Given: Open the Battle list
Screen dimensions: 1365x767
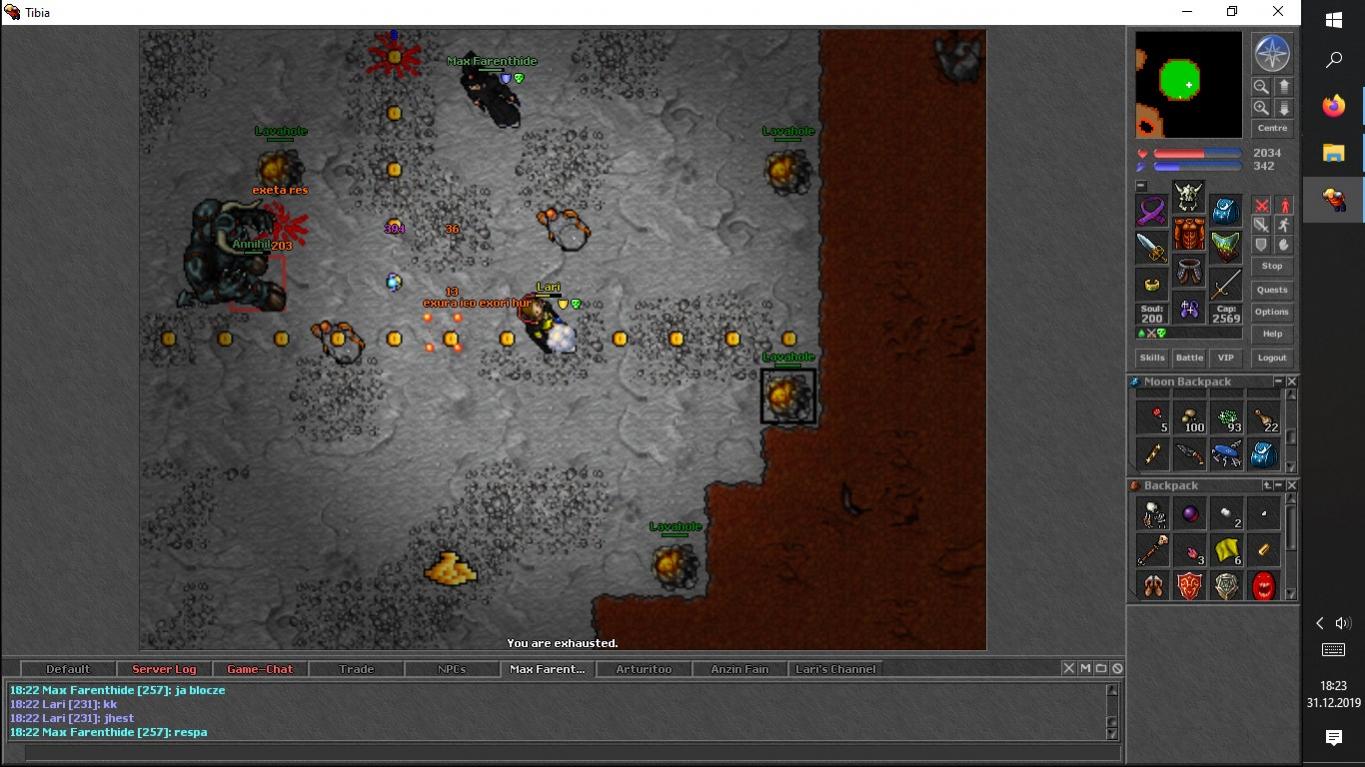Looking at the screenshot, I should [x=1189, y=358].
